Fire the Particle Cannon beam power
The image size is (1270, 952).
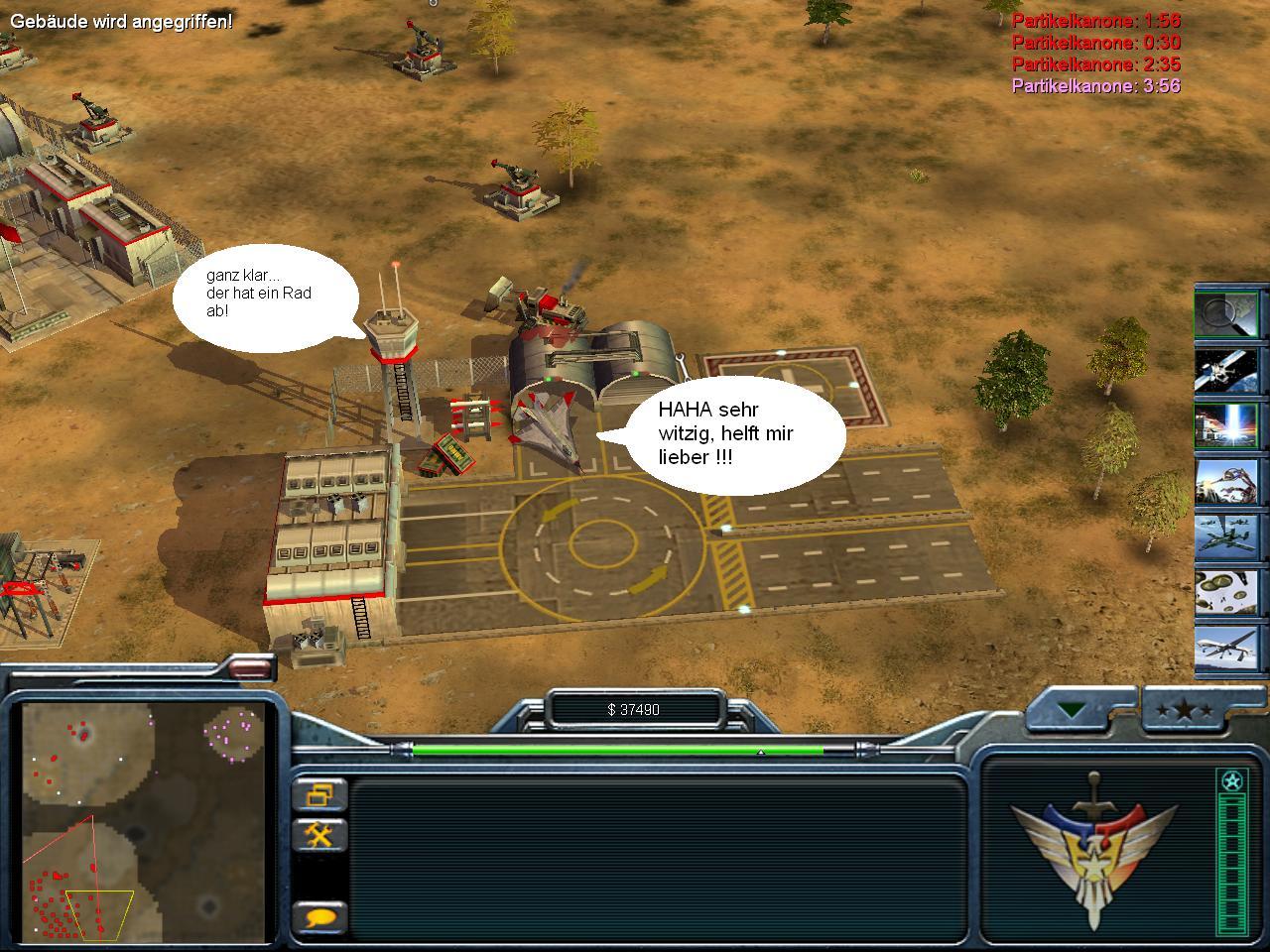point(1226,425)
